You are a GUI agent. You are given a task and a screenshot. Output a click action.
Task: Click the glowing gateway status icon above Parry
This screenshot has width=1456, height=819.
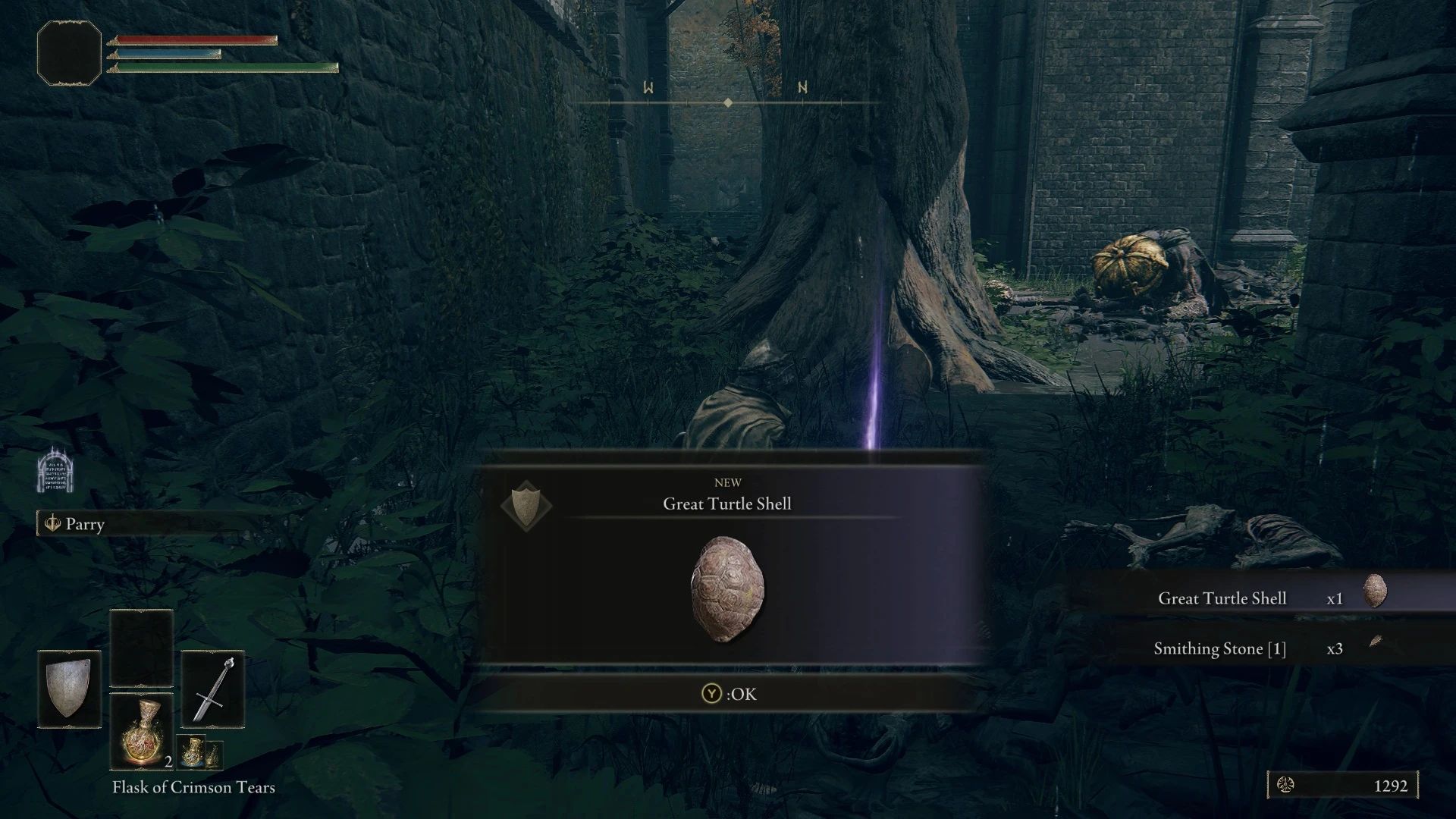pyautogui.click(x=54, y=470)
